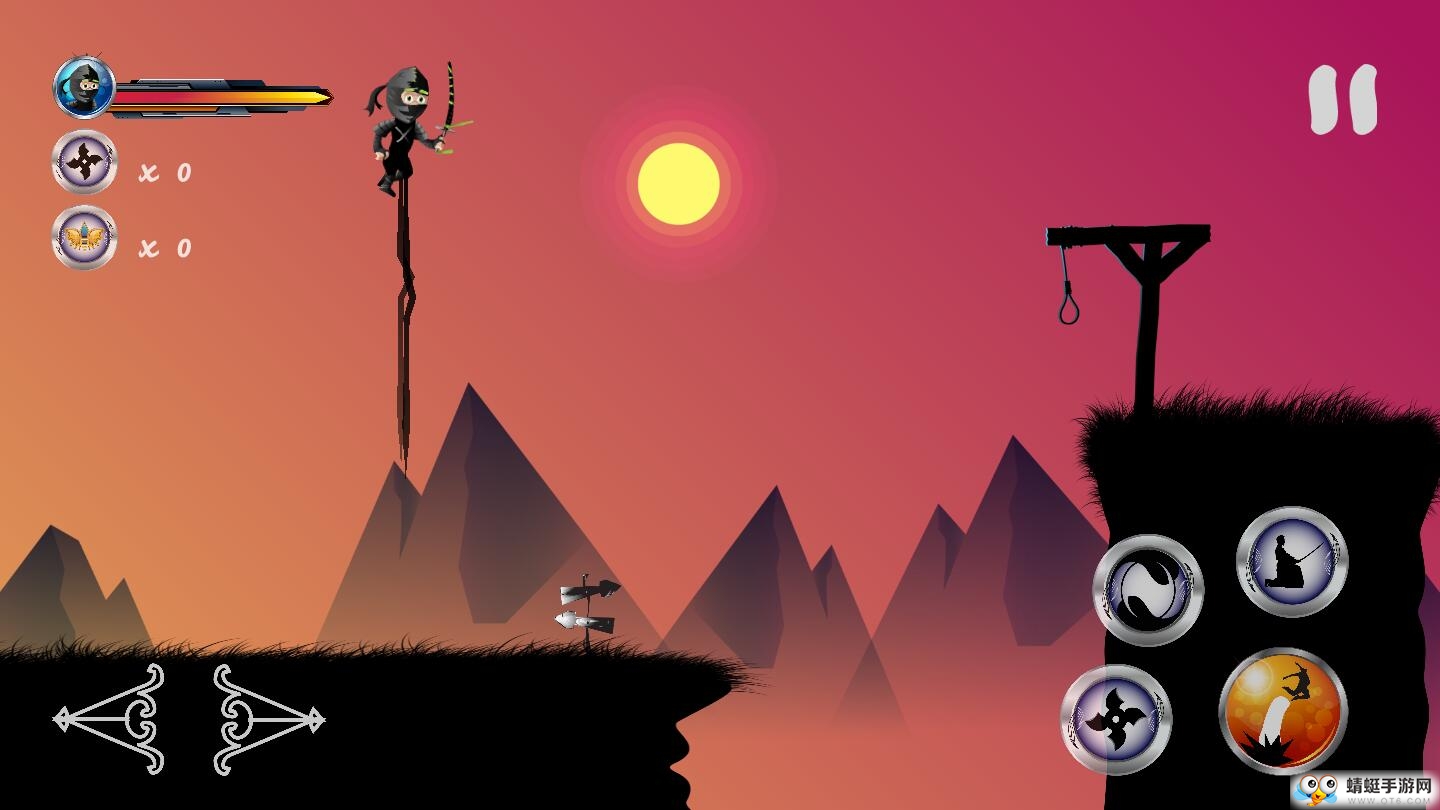
Task: Click the golden winged item icon
Action: tap(85, 238)
